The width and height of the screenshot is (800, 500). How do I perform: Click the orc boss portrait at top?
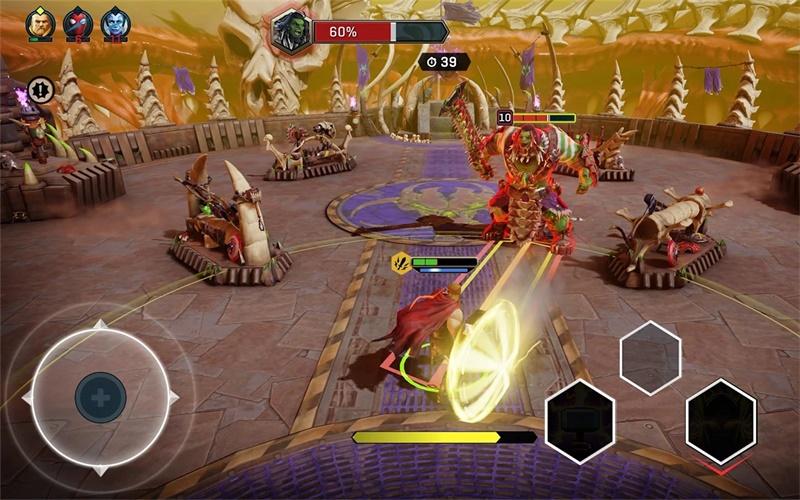tap(289, 30)
